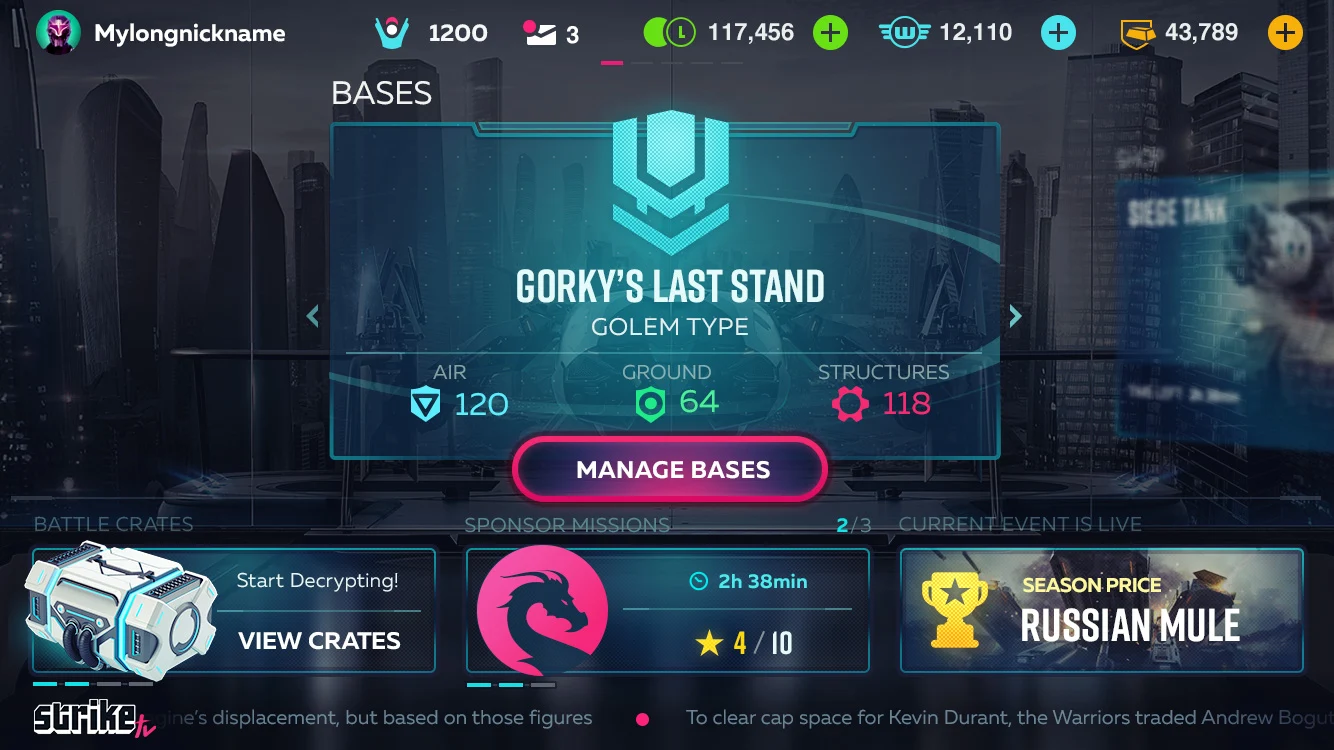Viewport: 1334px width, 750px height.
Task: Show the previous base with left arrow
Action: click(x=313, y=316)
